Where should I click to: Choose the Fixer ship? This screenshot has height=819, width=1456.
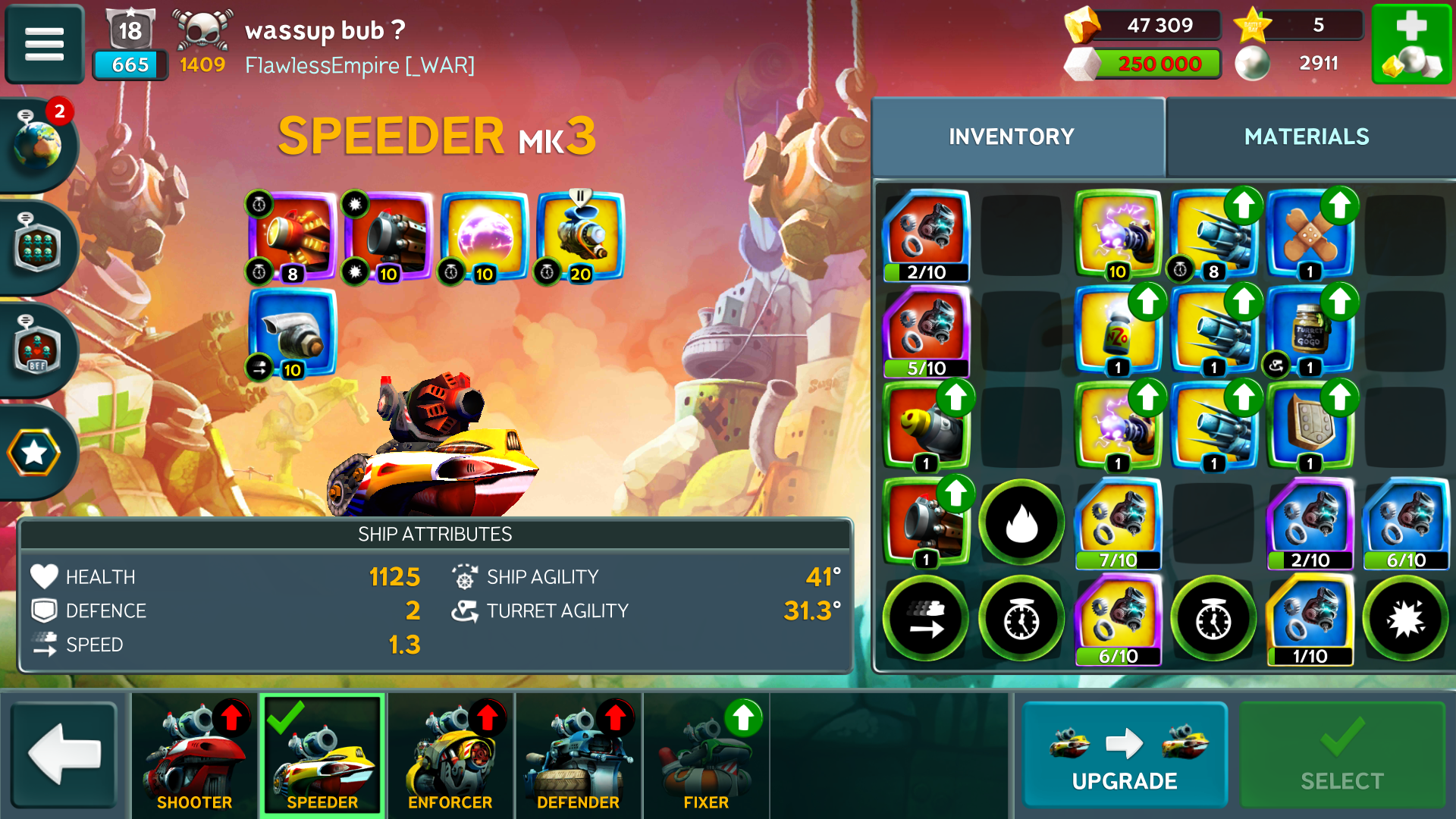pyautogui.click(x=706, y=755)
